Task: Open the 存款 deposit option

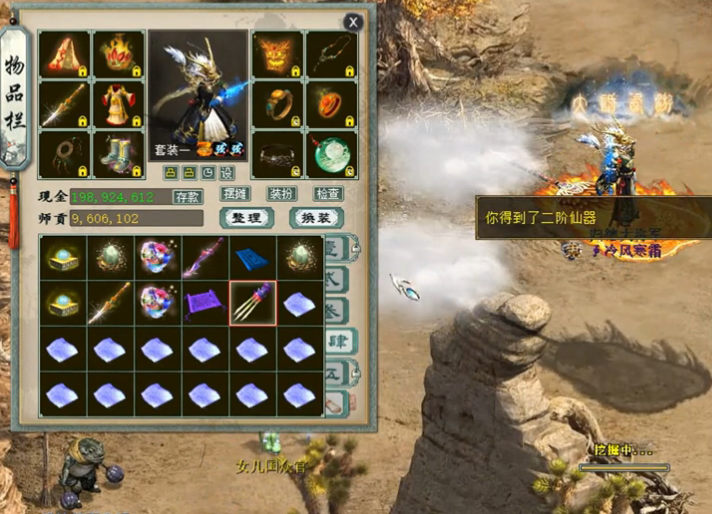Action: coord(188,196)
